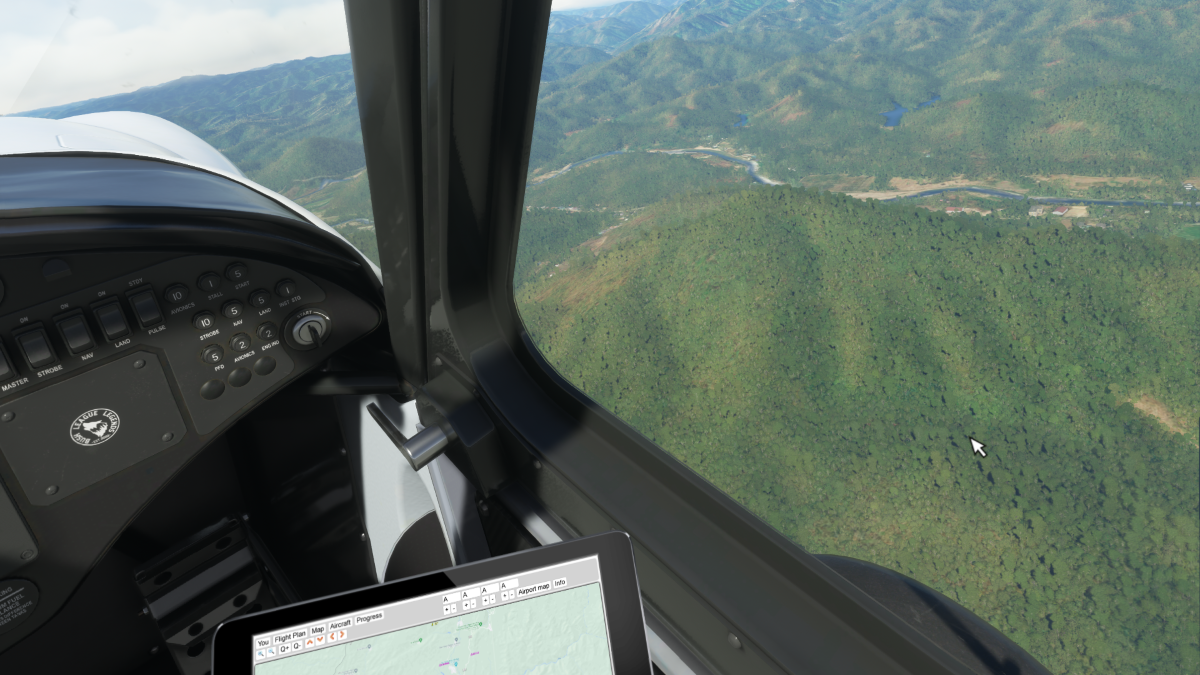
Task: Pan the tablet map with the orange up arrow
Action: [309, 642]
